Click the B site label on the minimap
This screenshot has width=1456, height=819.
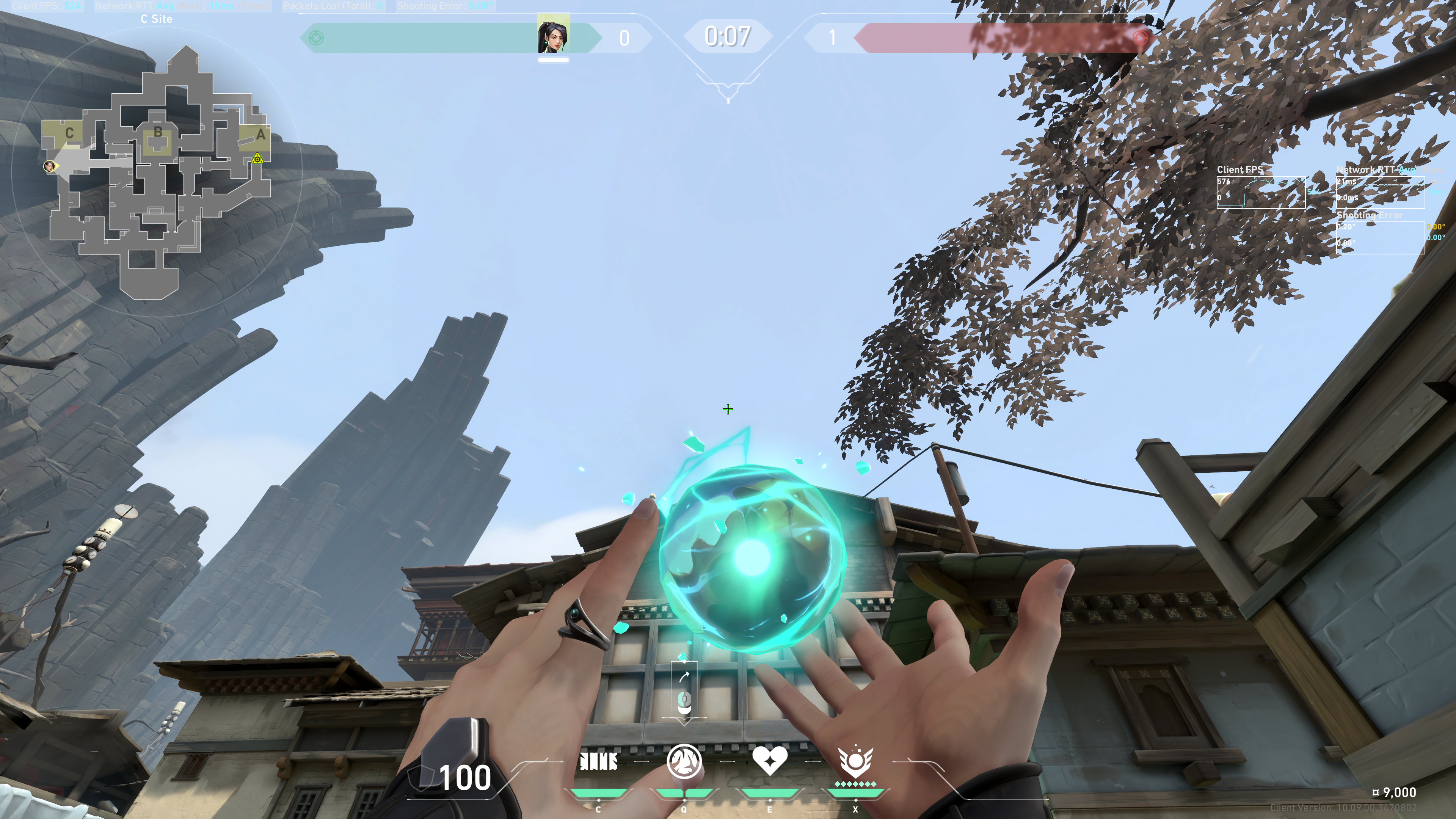[158, 132]
